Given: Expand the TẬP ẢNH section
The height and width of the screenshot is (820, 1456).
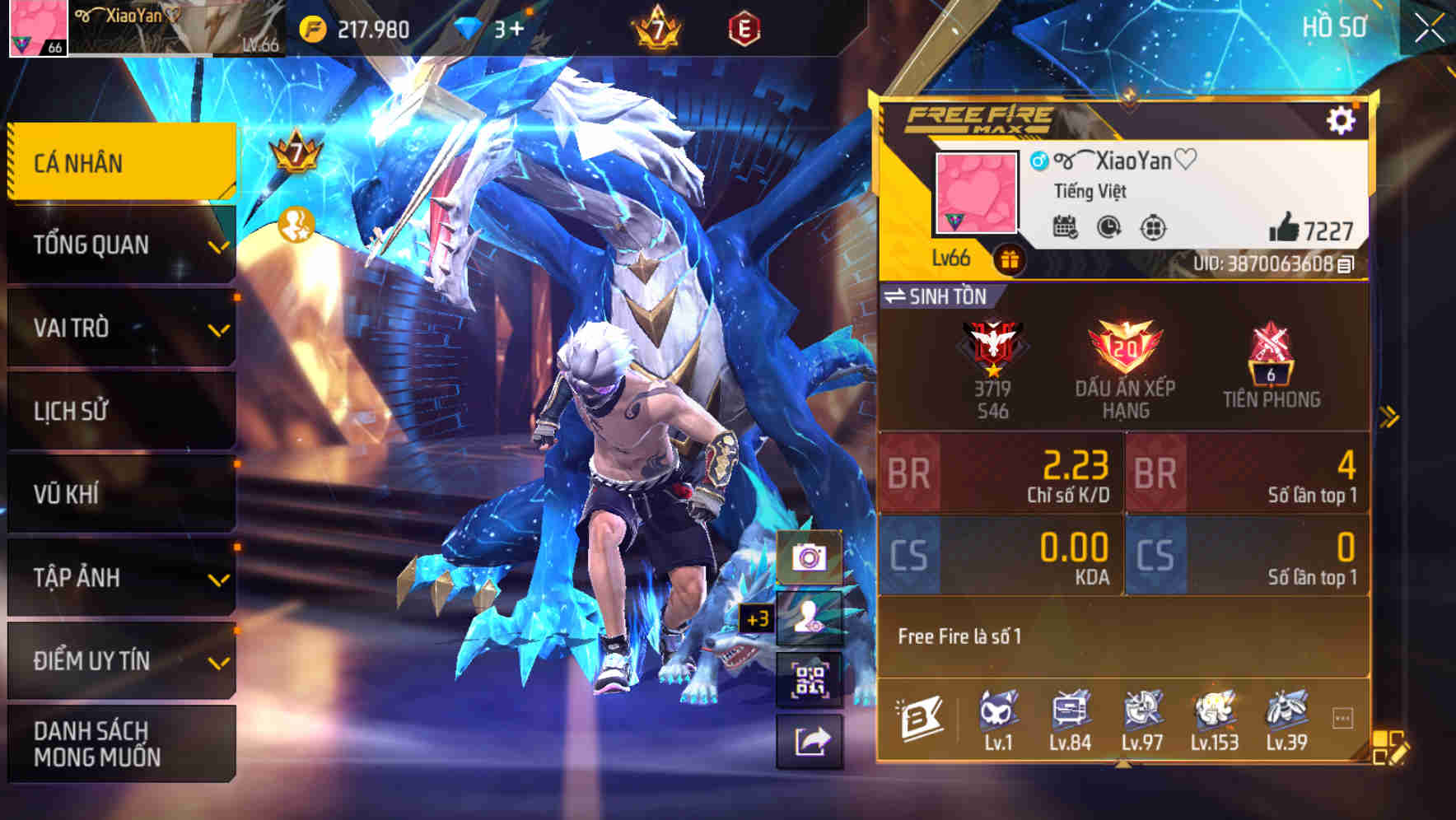Looking at the screenshot, I should tap(121, 576).
